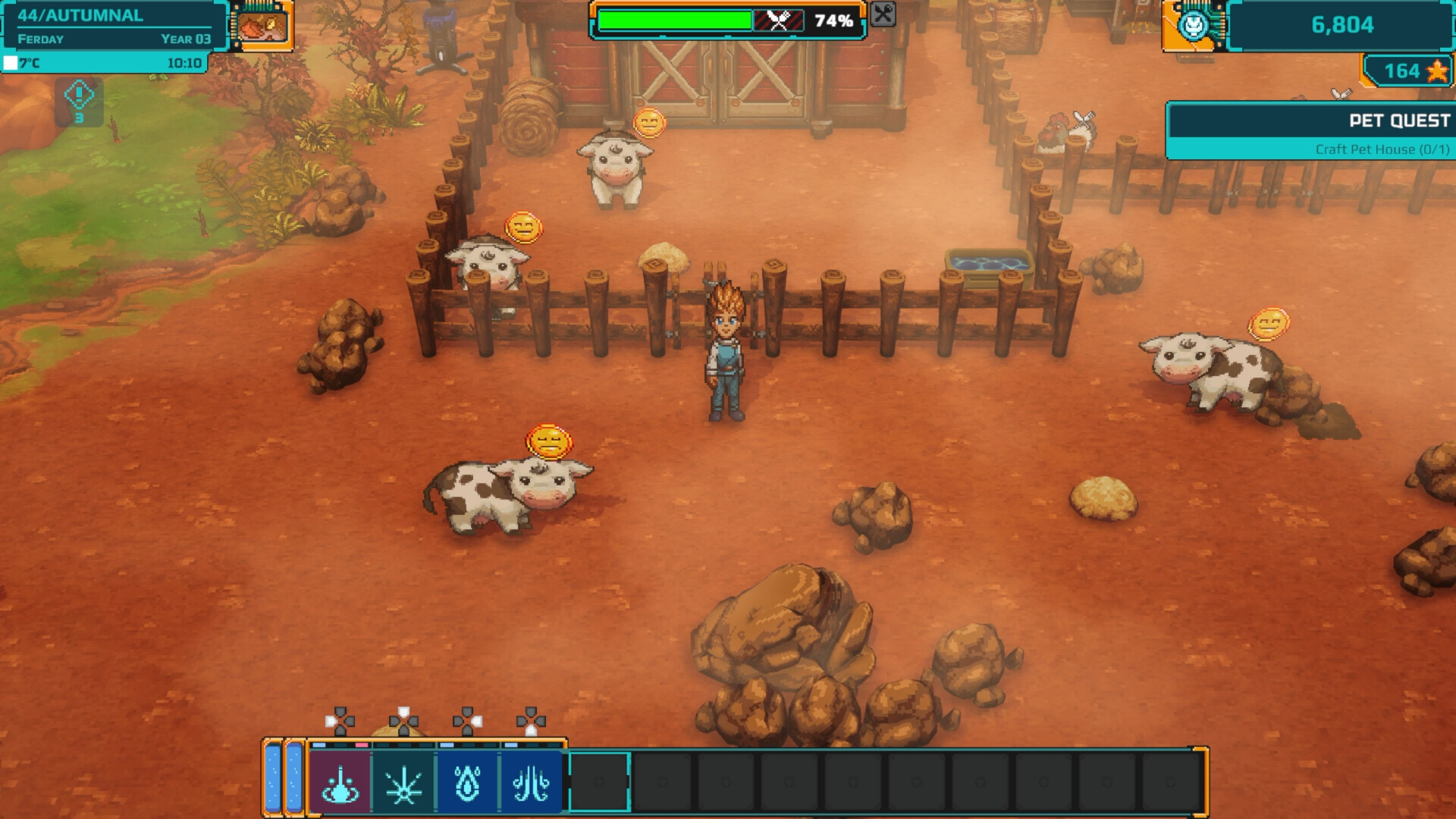Click the wrench tools icon near the hunger bar

(x=882, y=15)
